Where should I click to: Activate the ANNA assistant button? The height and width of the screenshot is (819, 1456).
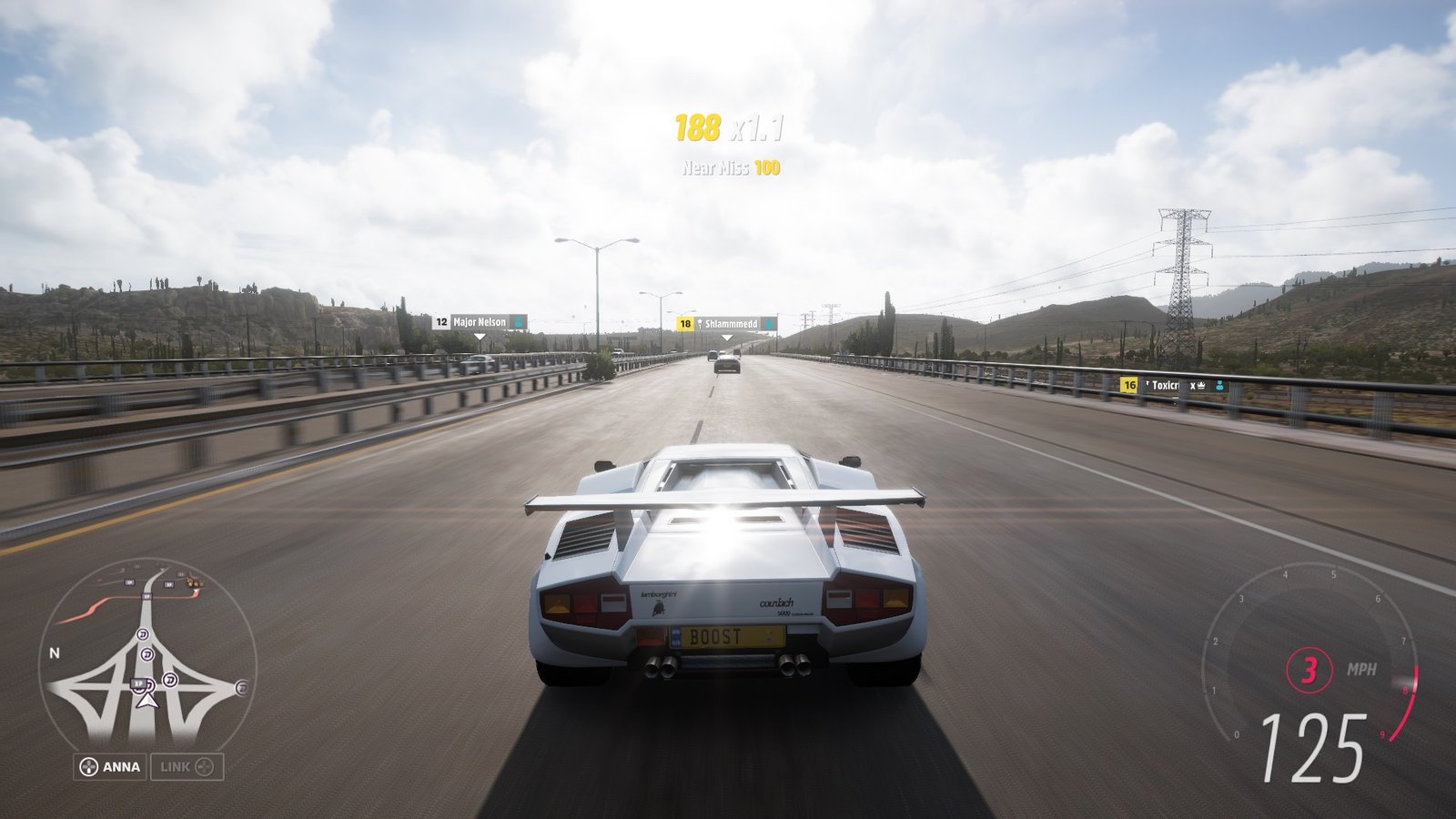(x=110, y=766)
